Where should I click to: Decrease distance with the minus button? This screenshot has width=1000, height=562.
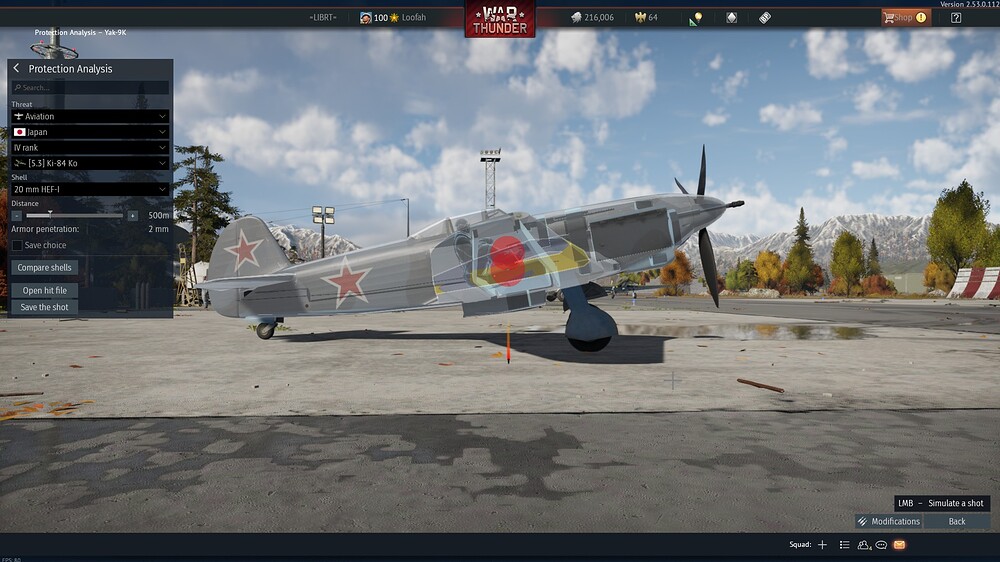17,215
